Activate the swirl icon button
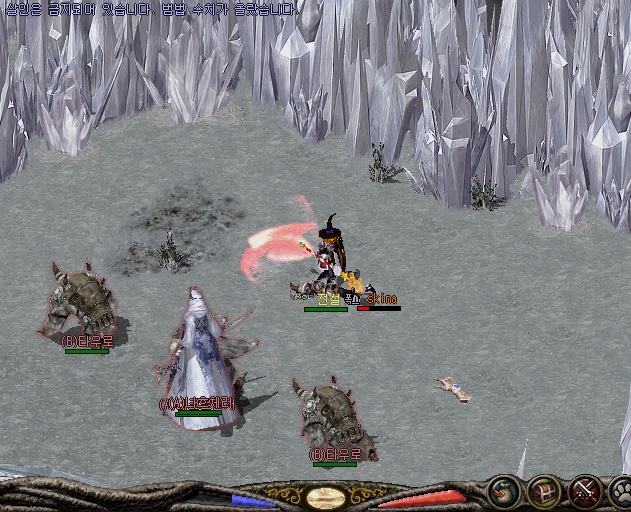 [x=505, y=492]
